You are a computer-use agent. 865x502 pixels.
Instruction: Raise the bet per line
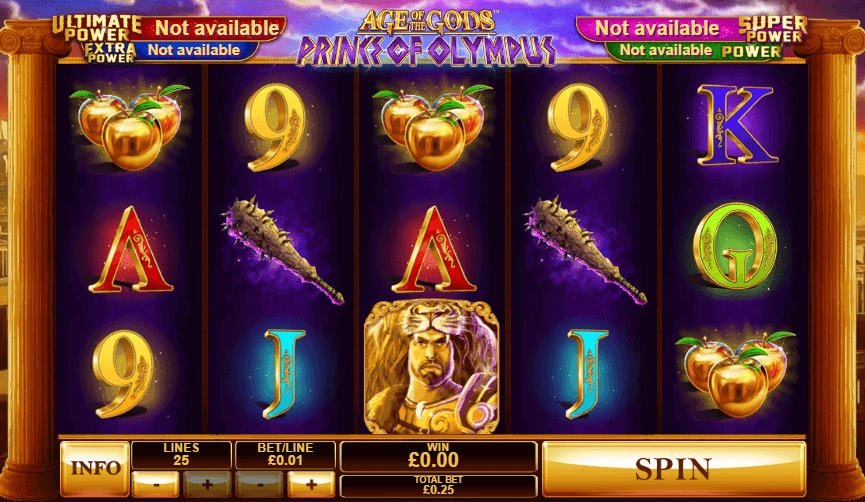(x=311, y=484)
